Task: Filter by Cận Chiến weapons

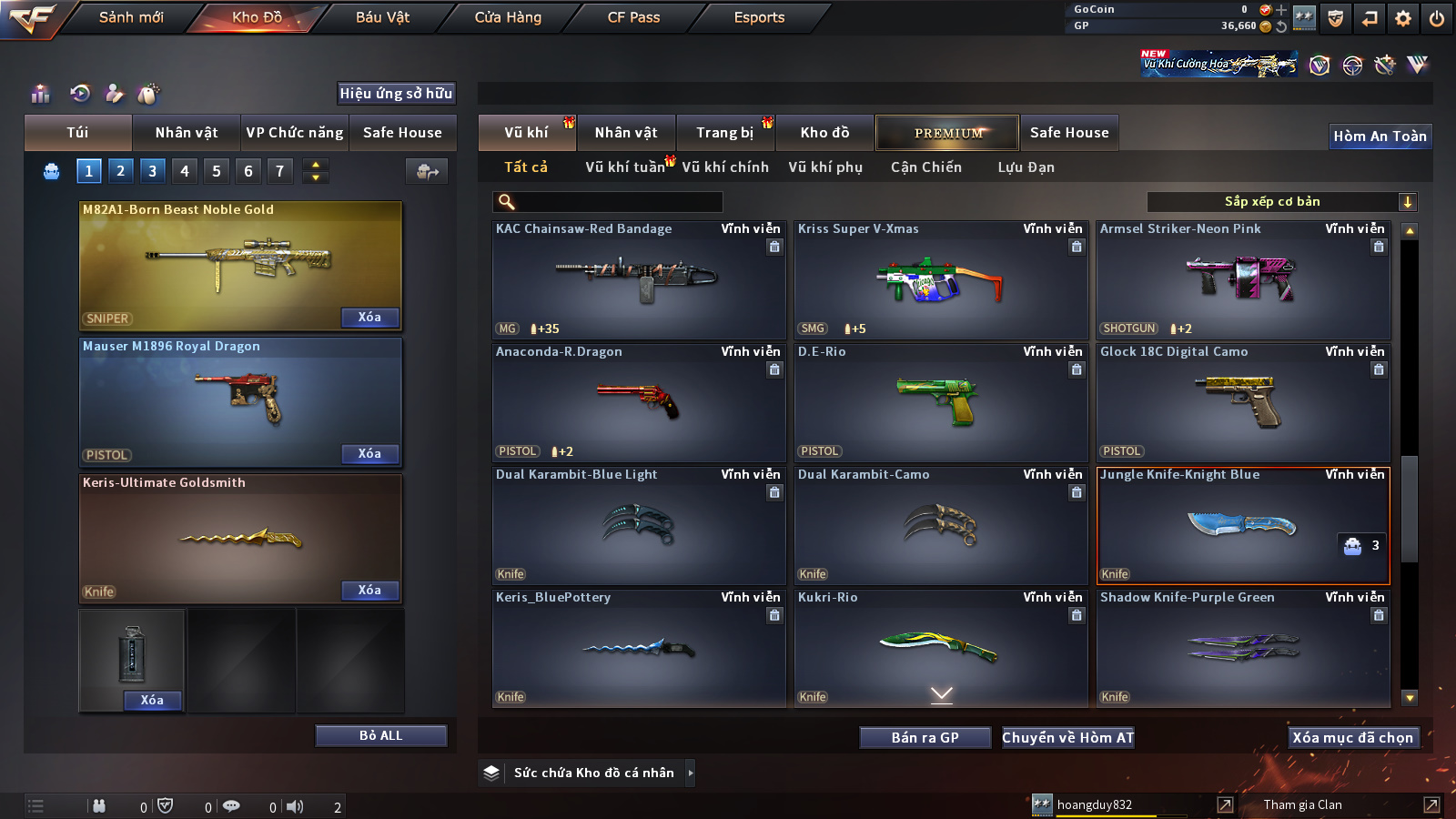Action: tap(925, 167)
